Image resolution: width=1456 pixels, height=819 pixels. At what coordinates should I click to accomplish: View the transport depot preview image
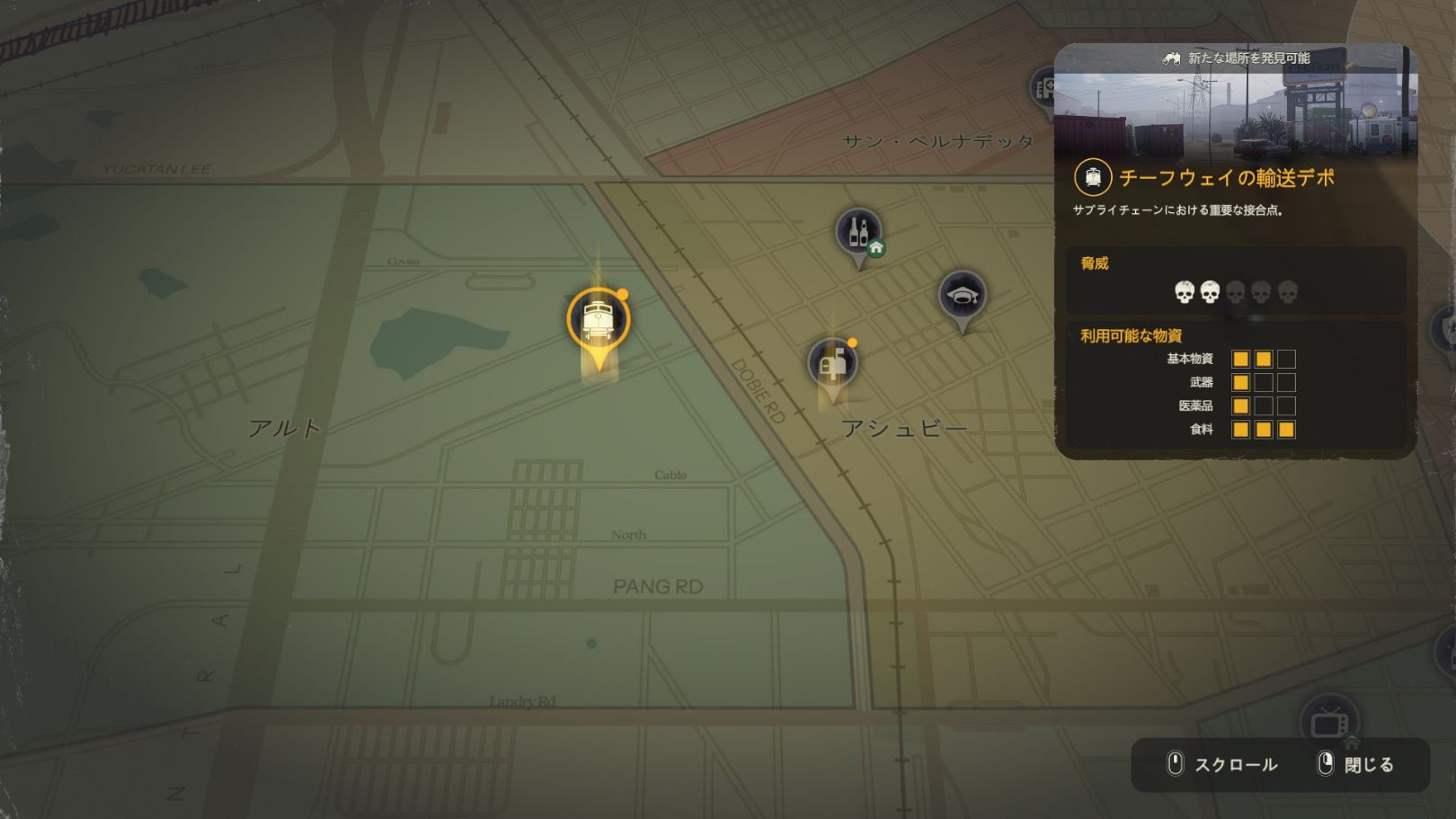pyautogui.click(x=1235, y=113)
